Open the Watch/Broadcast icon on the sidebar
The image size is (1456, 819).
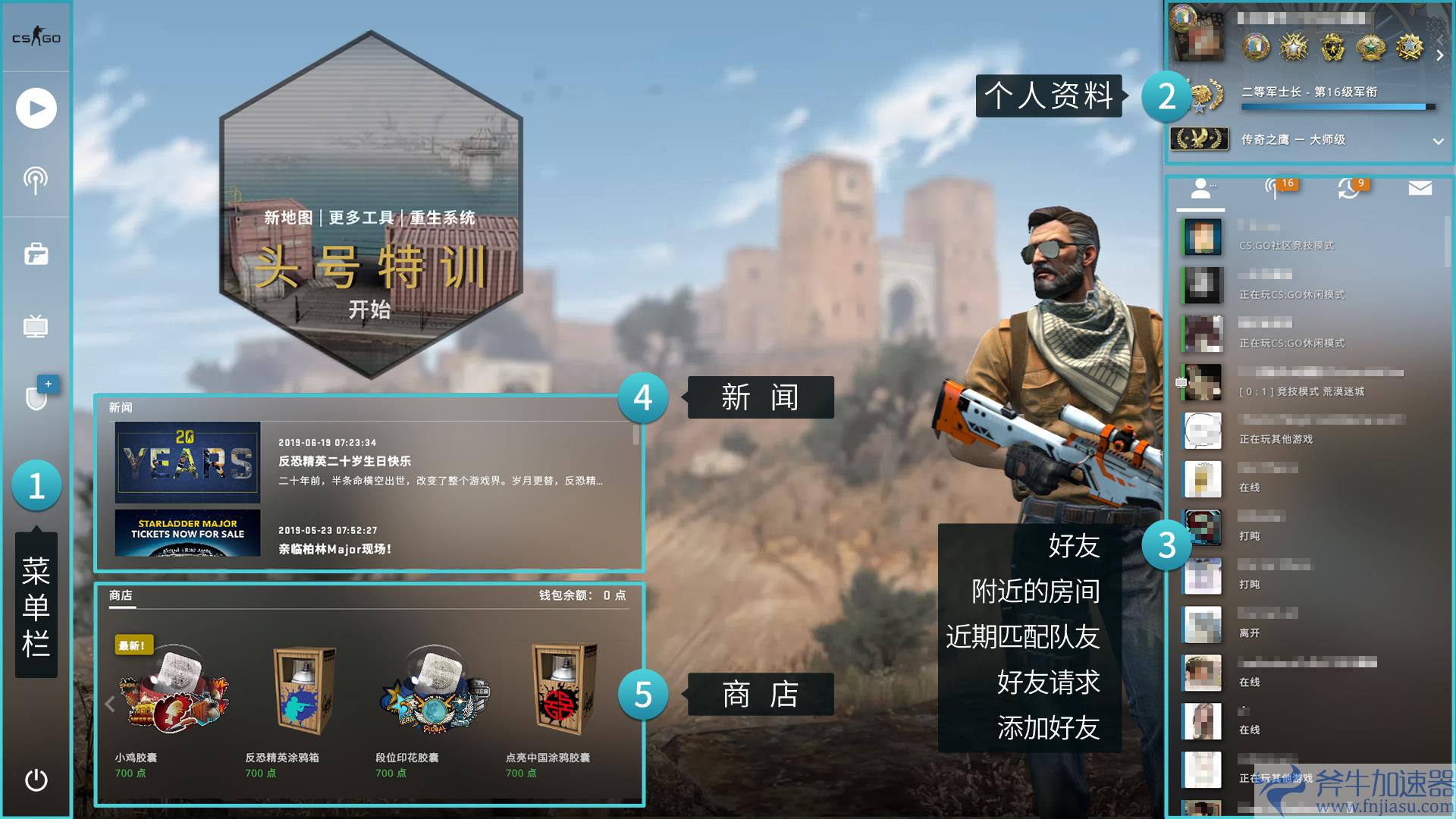point(36,180)
